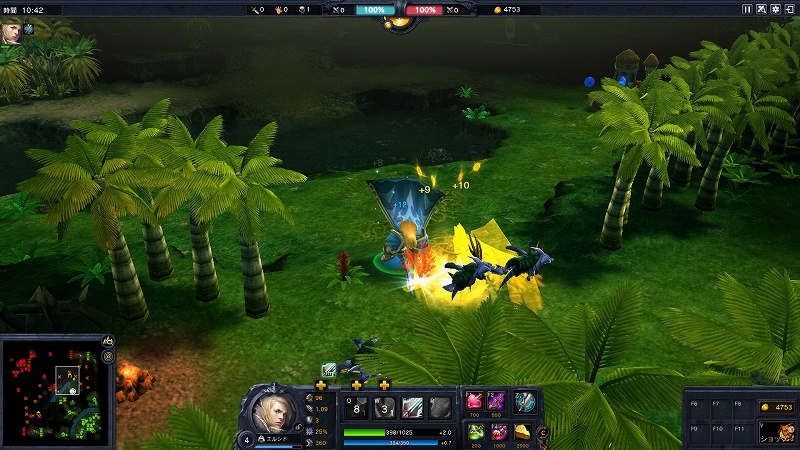The image size is (800, 450).
Task: Level up the W ability with the plus button
Action: [357, 385]
